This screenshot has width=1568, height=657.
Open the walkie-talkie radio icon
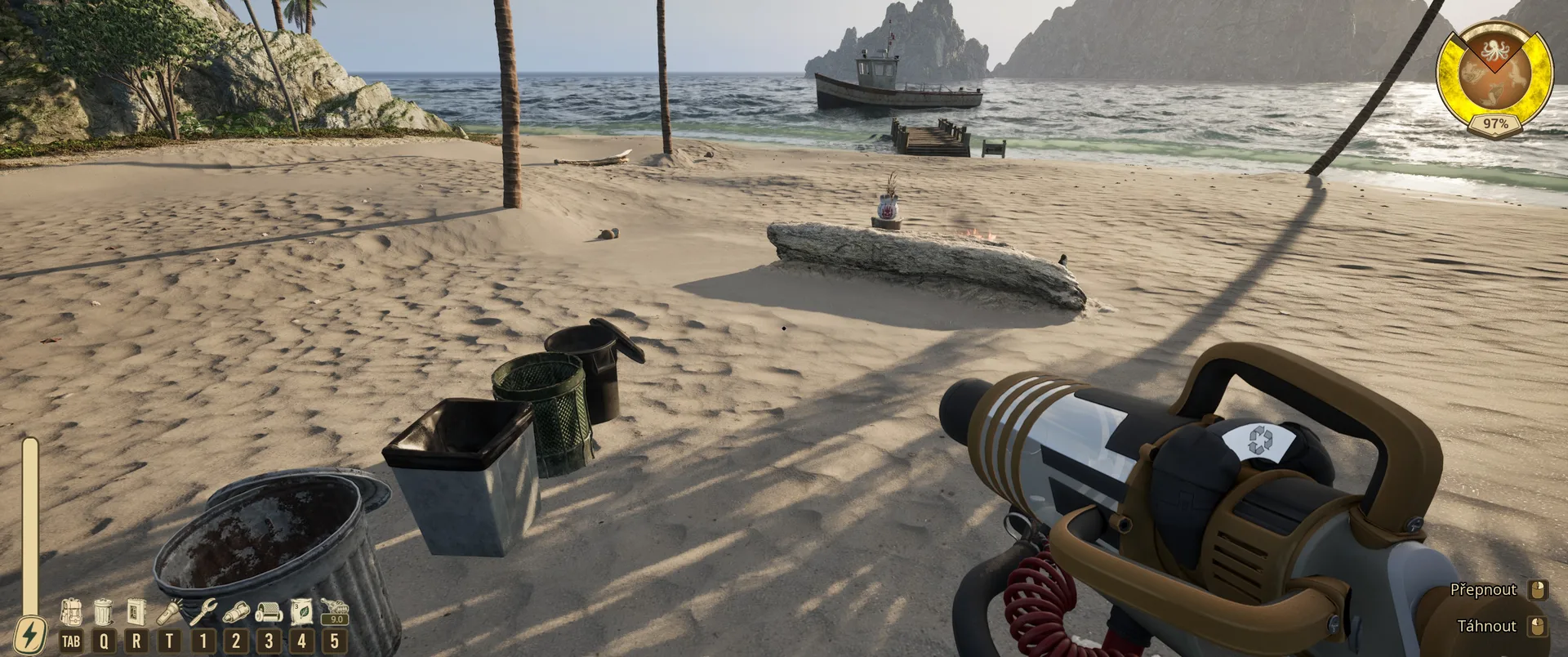[x=136, y=612]
